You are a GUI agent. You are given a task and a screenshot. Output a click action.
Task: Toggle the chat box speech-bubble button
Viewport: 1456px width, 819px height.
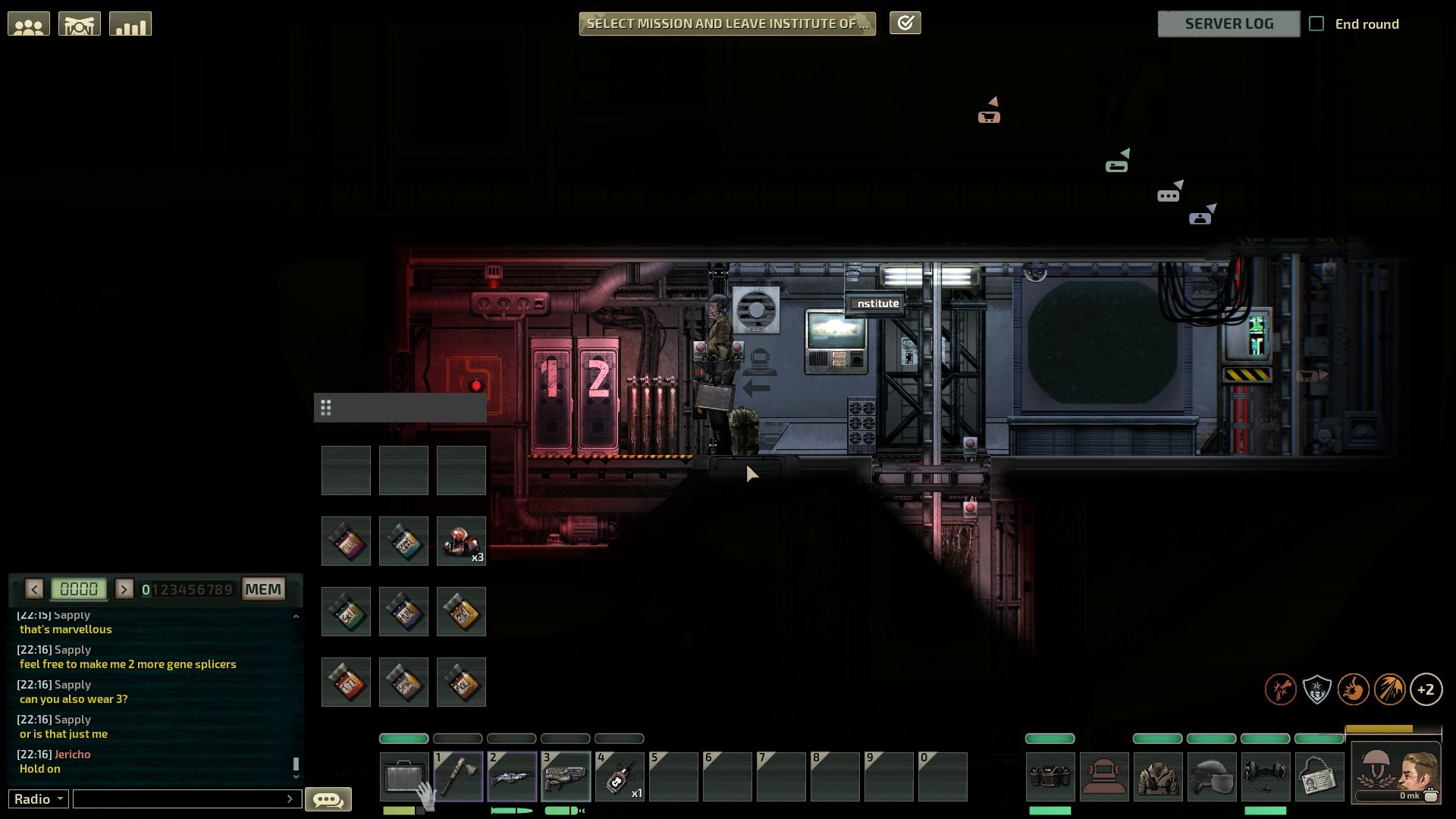[328, 799]
